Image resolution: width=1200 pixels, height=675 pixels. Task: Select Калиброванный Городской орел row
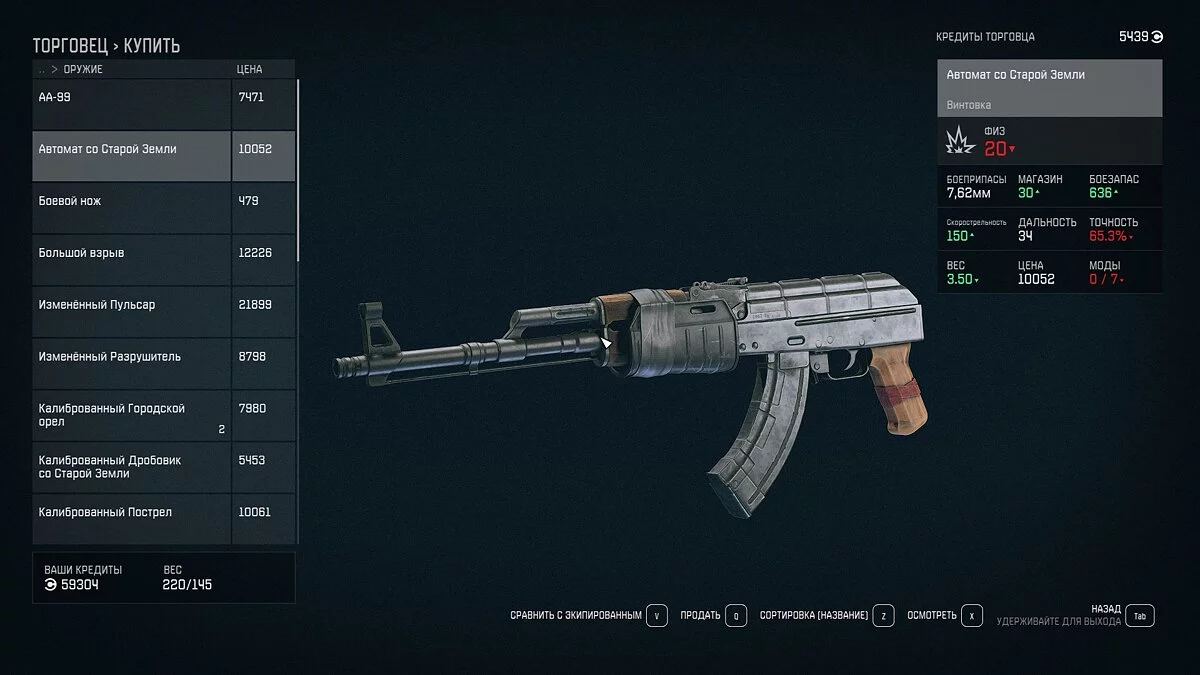point(132,415)
